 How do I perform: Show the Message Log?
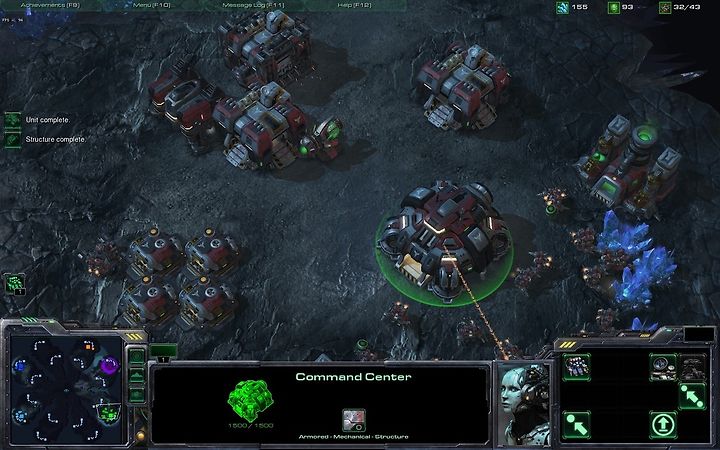pyautogui.click(x=251, y=6)
